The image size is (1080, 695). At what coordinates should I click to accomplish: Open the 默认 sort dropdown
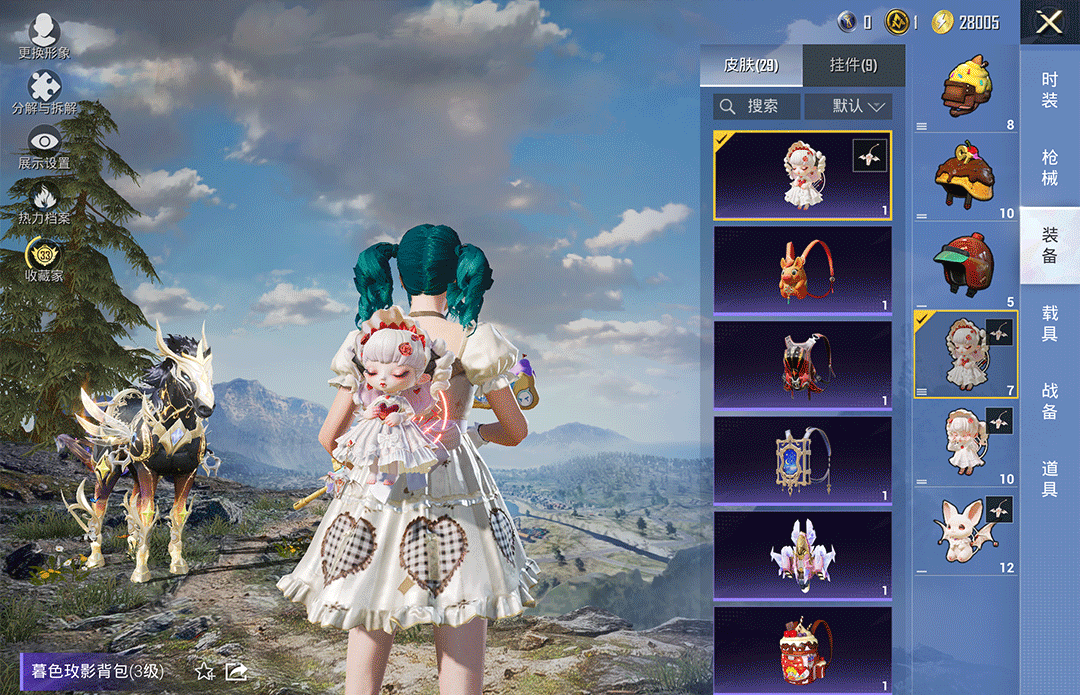[x=849, y=106]
